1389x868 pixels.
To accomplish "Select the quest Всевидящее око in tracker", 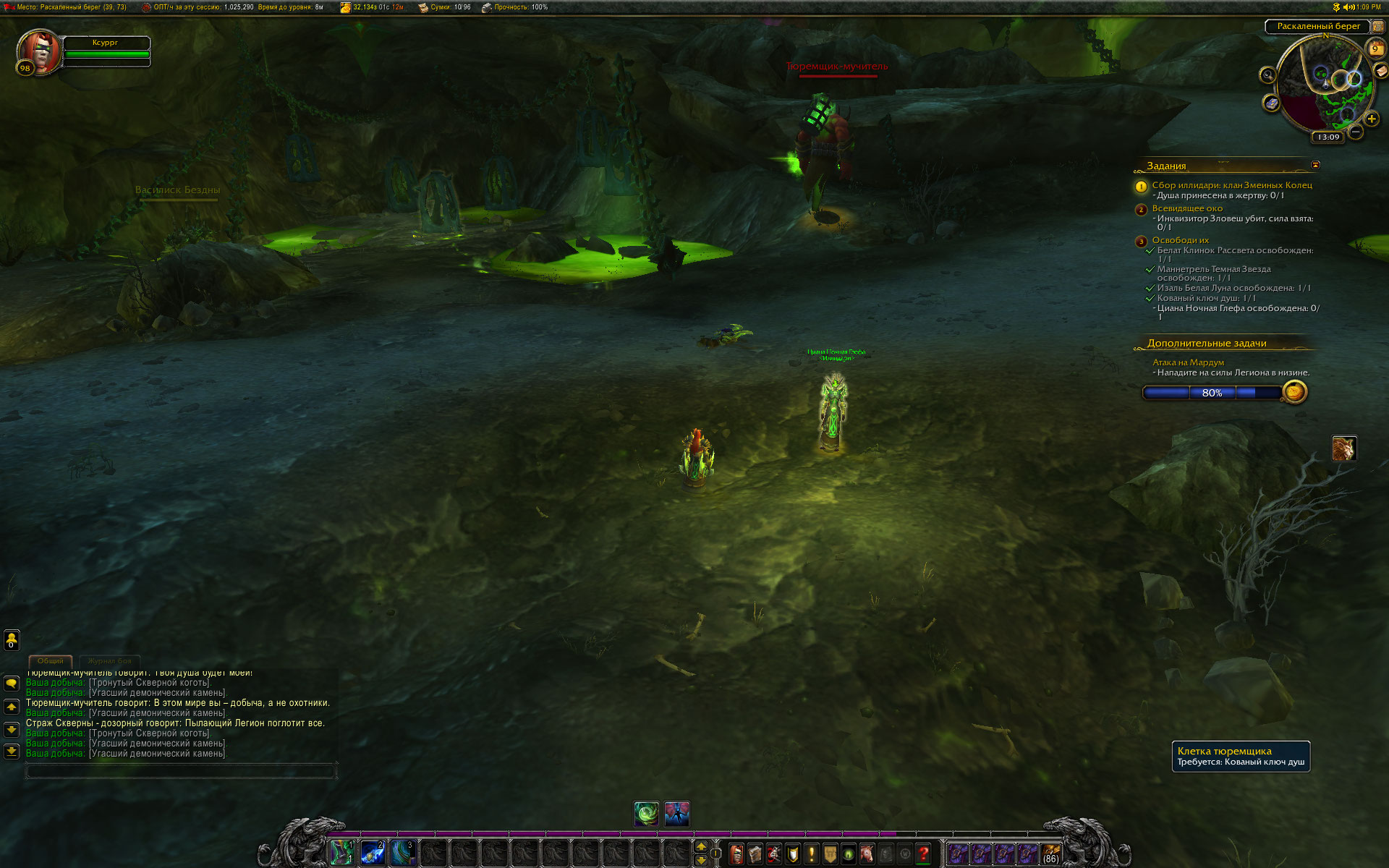I will point(1187,208).
